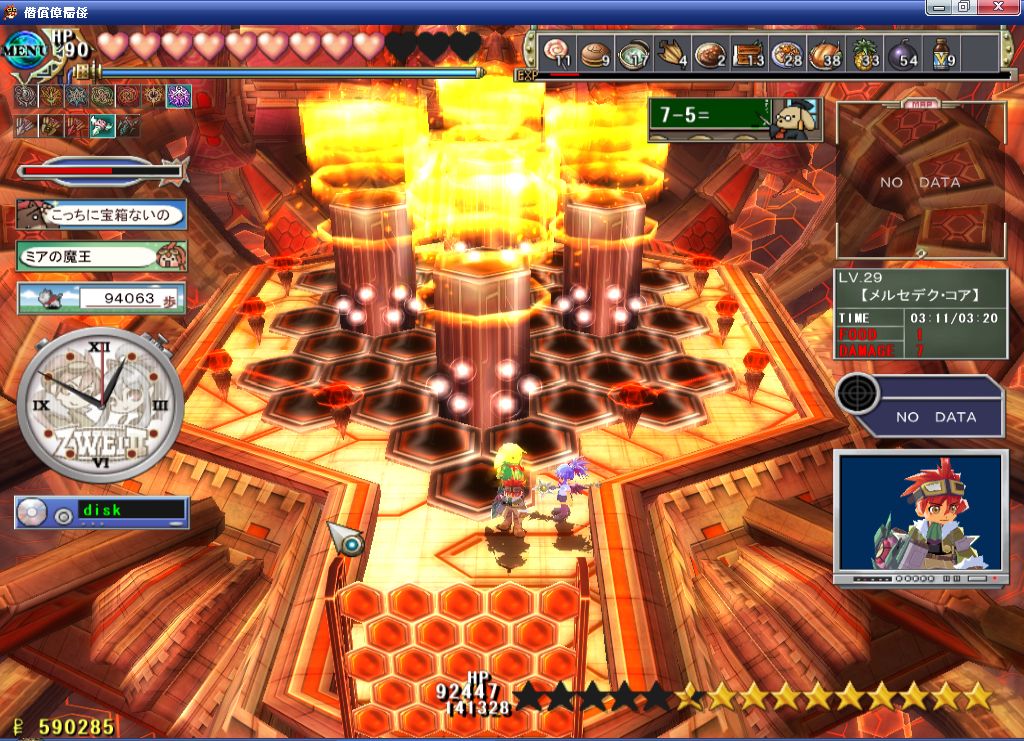Select the highlighted purple magic crest icon

[x=179, y=97]
